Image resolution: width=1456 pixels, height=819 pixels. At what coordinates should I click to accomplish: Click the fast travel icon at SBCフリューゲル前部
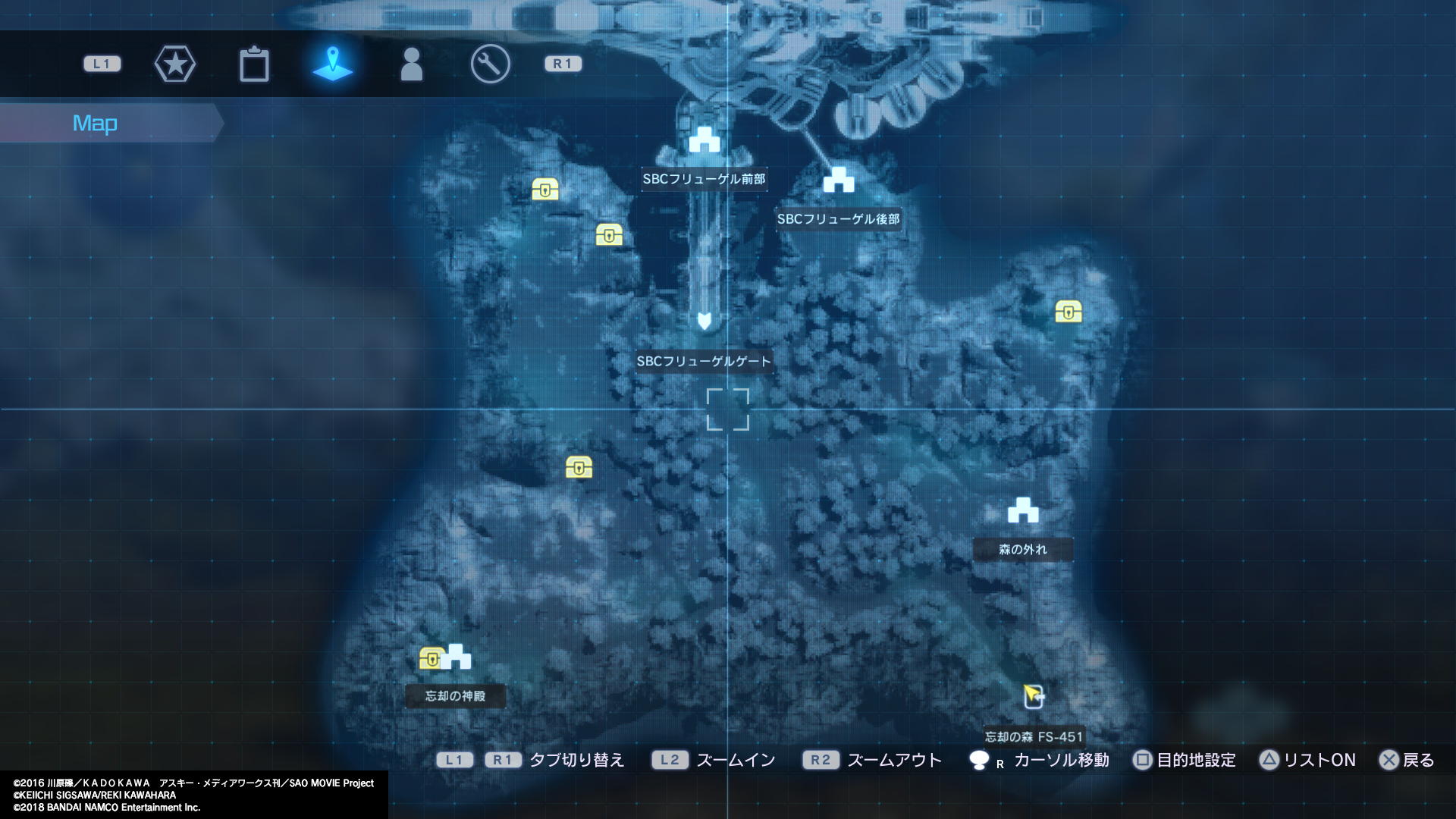pos(704,140)
